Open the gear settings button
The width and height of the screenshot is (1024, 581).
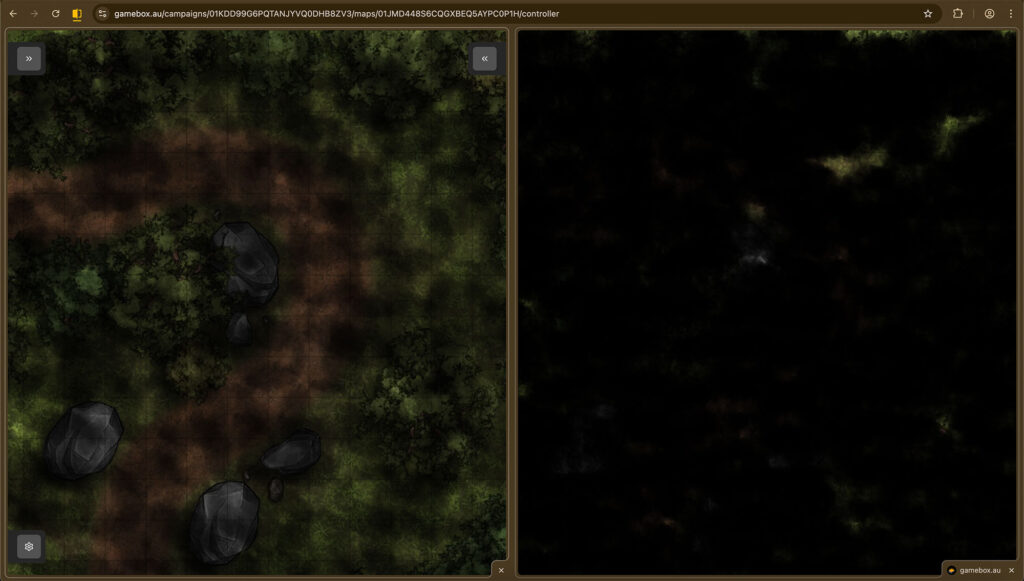(x=29, y=546)
